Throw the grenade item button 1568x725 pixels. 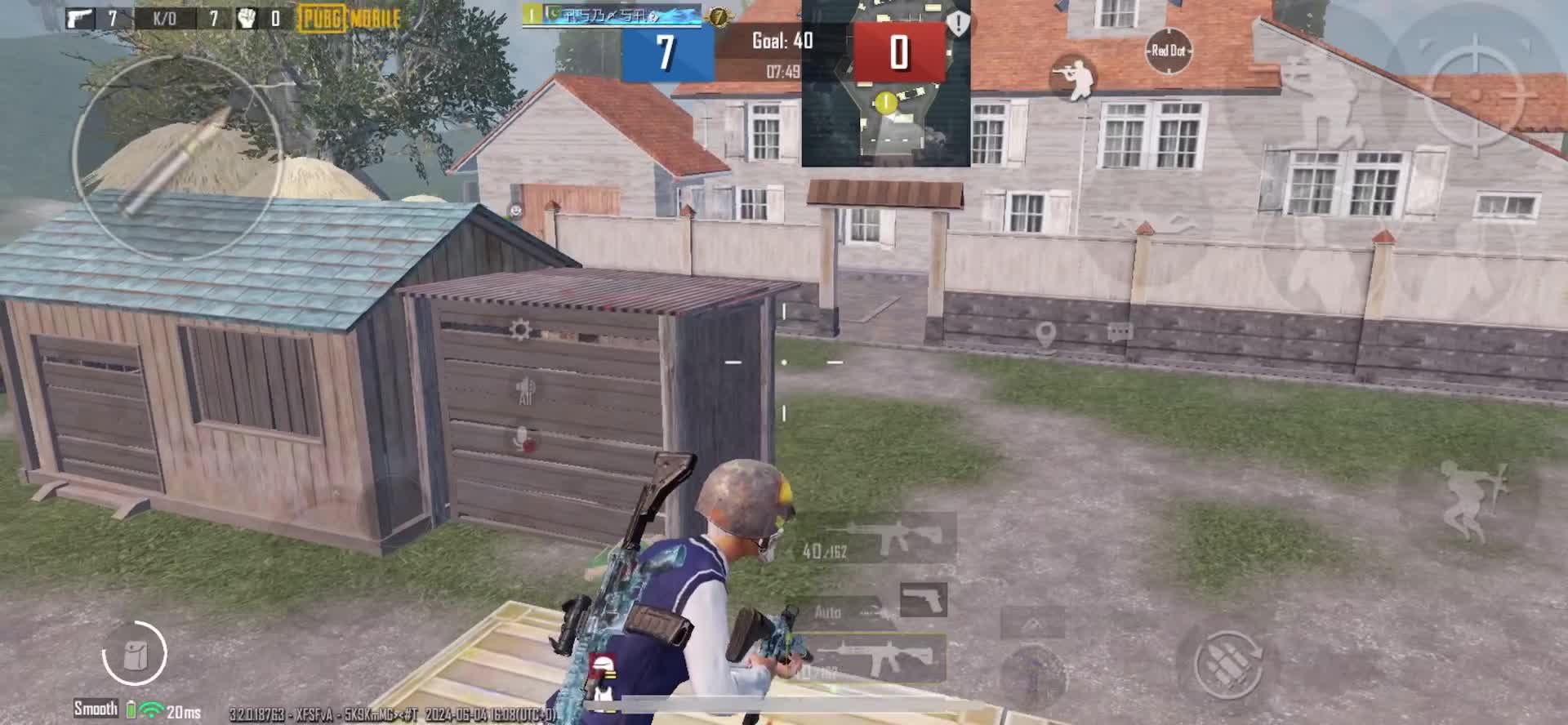1033,674
